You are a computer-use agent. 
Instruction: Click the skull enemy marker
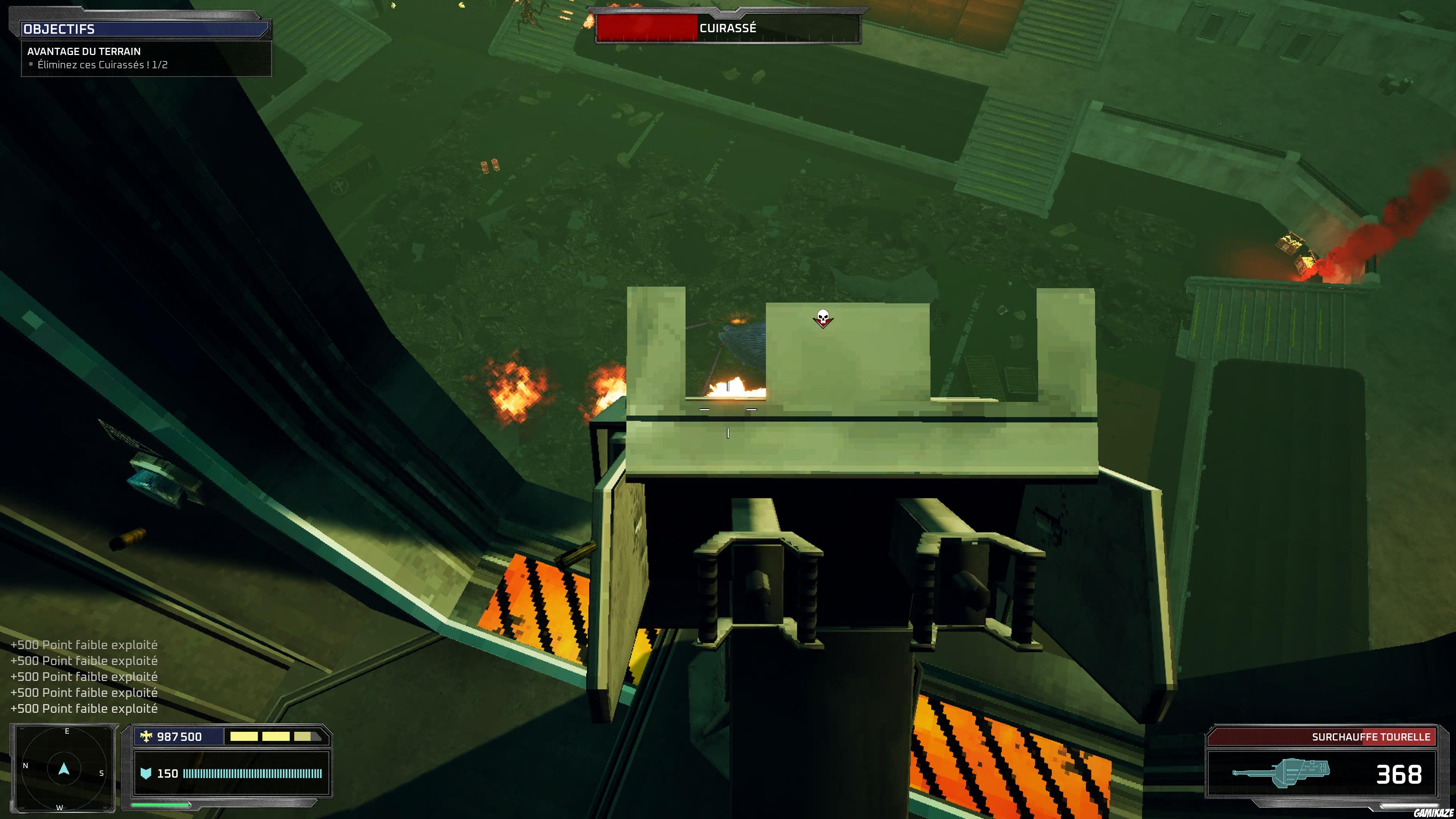pos(823,318)
